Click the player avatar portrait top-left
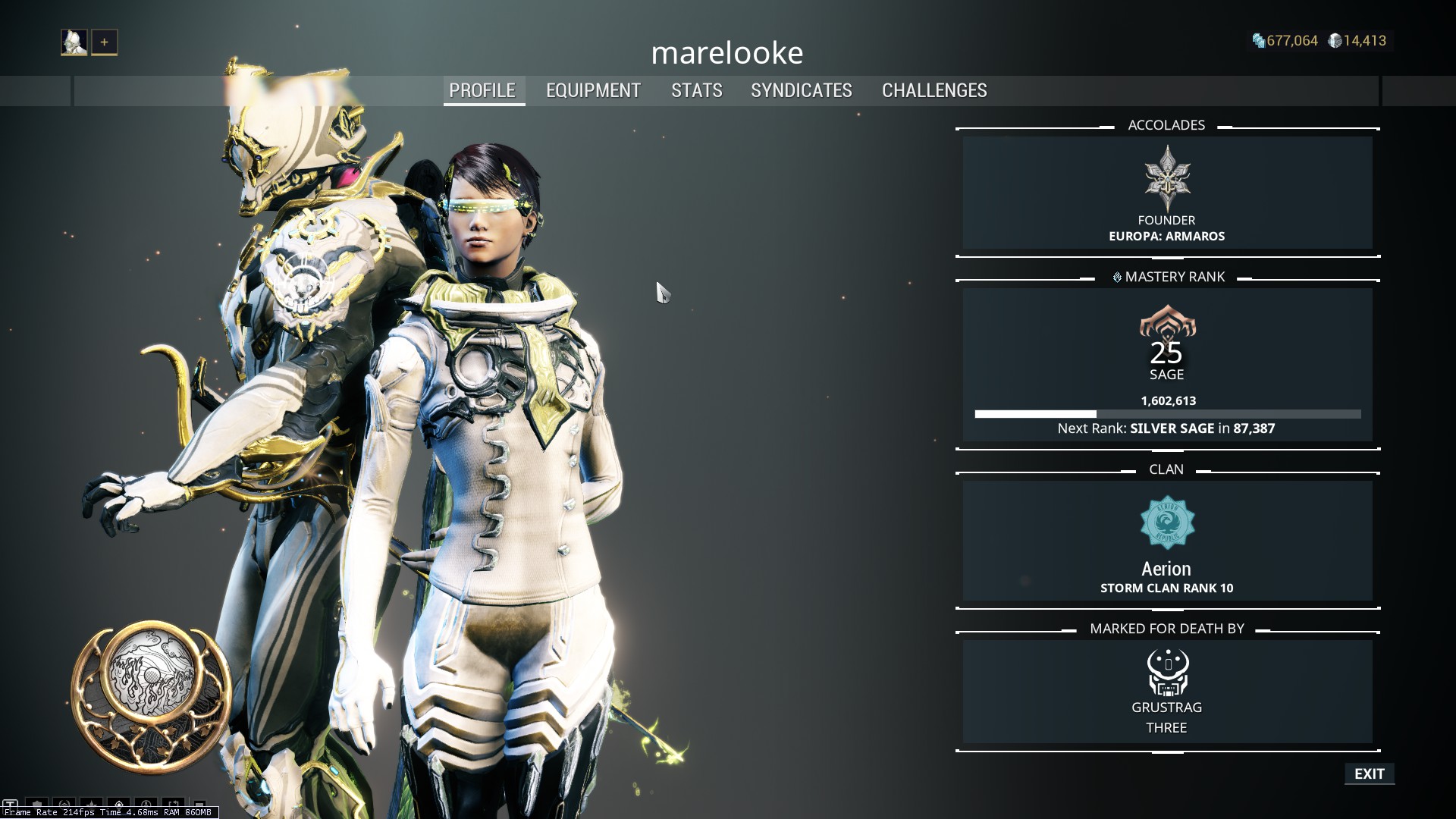 coord(74,42)
